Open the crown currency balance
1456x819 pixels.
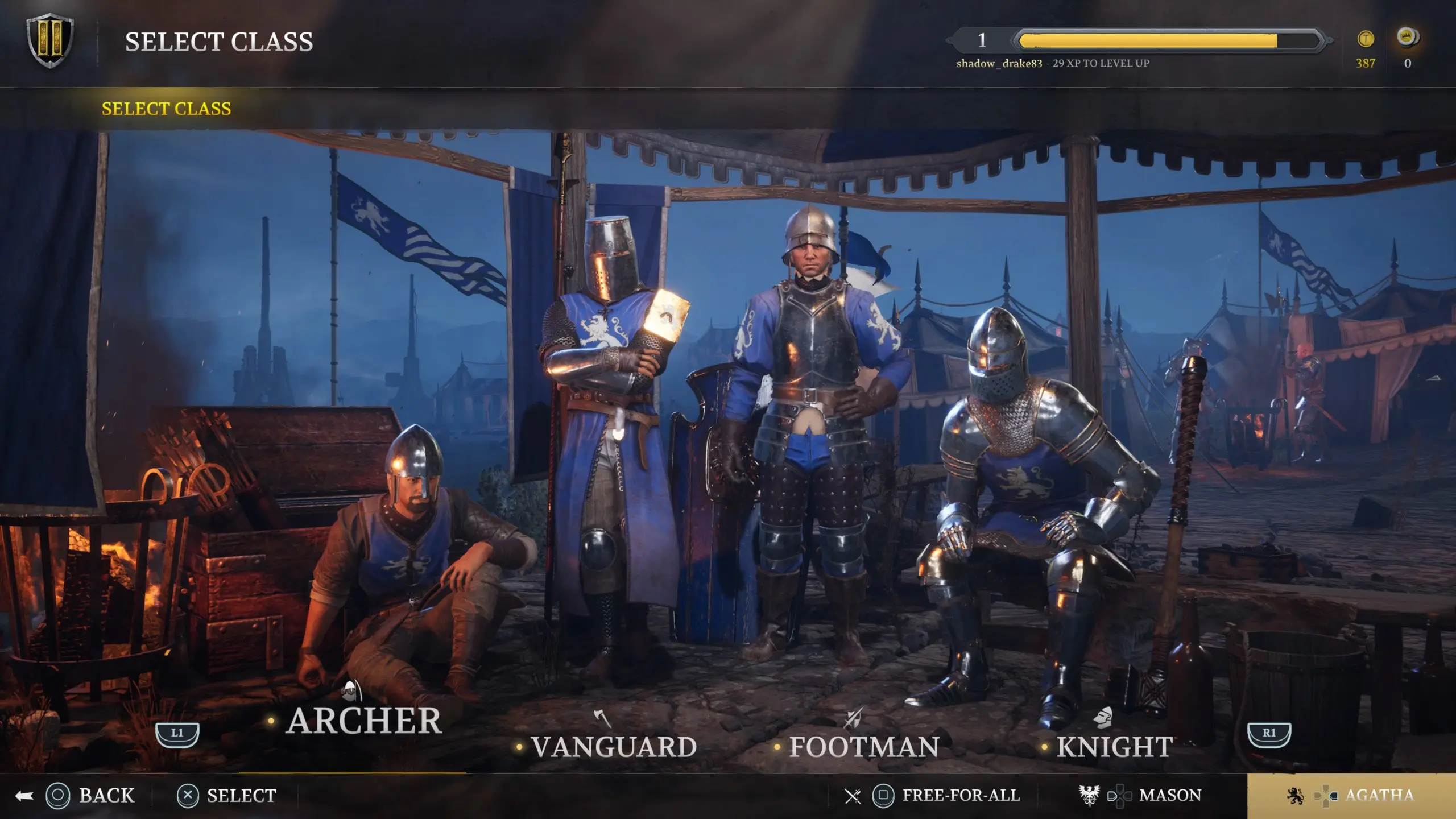tap(1408, 48)
